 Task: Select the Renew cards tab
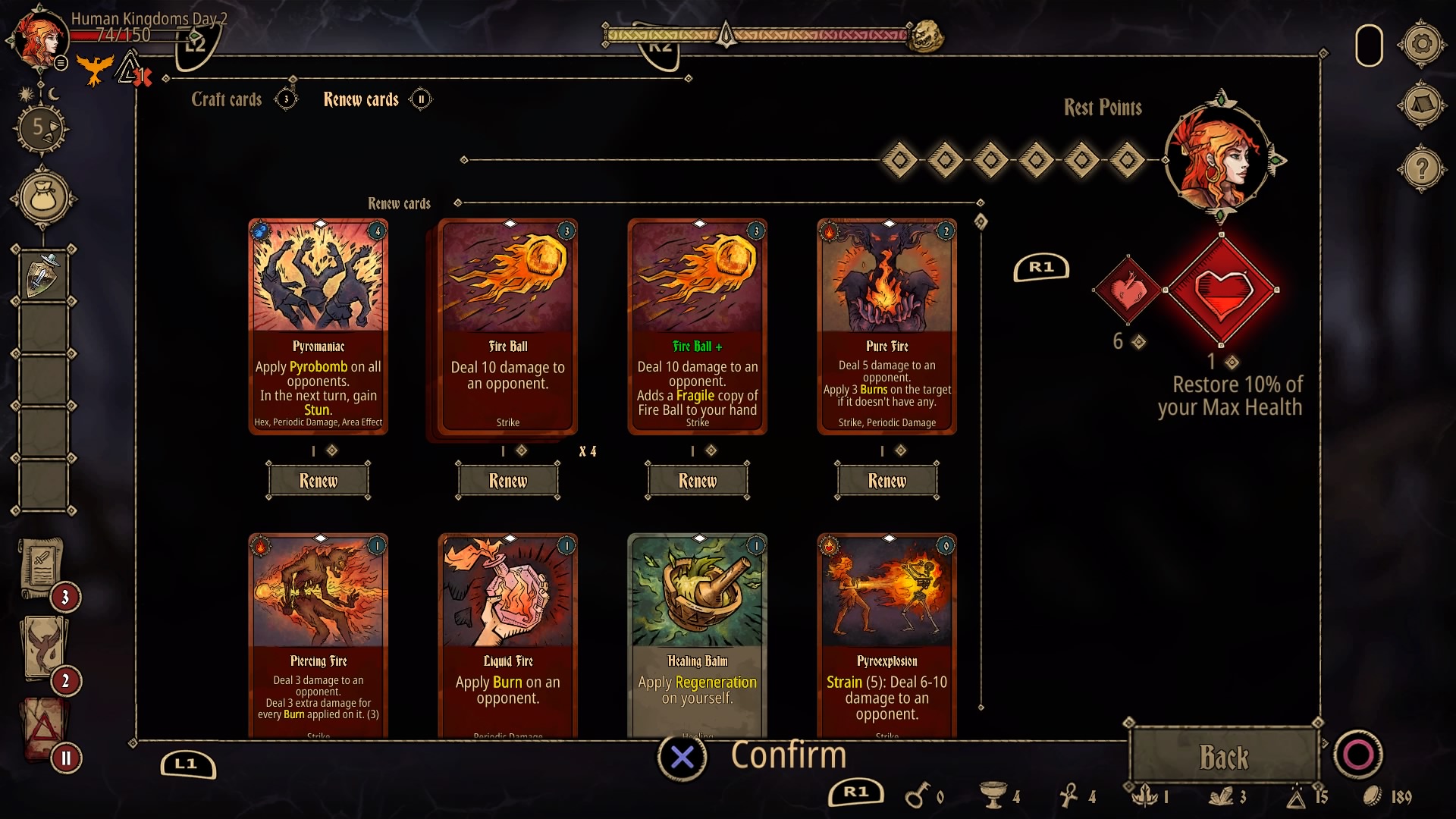361,99
